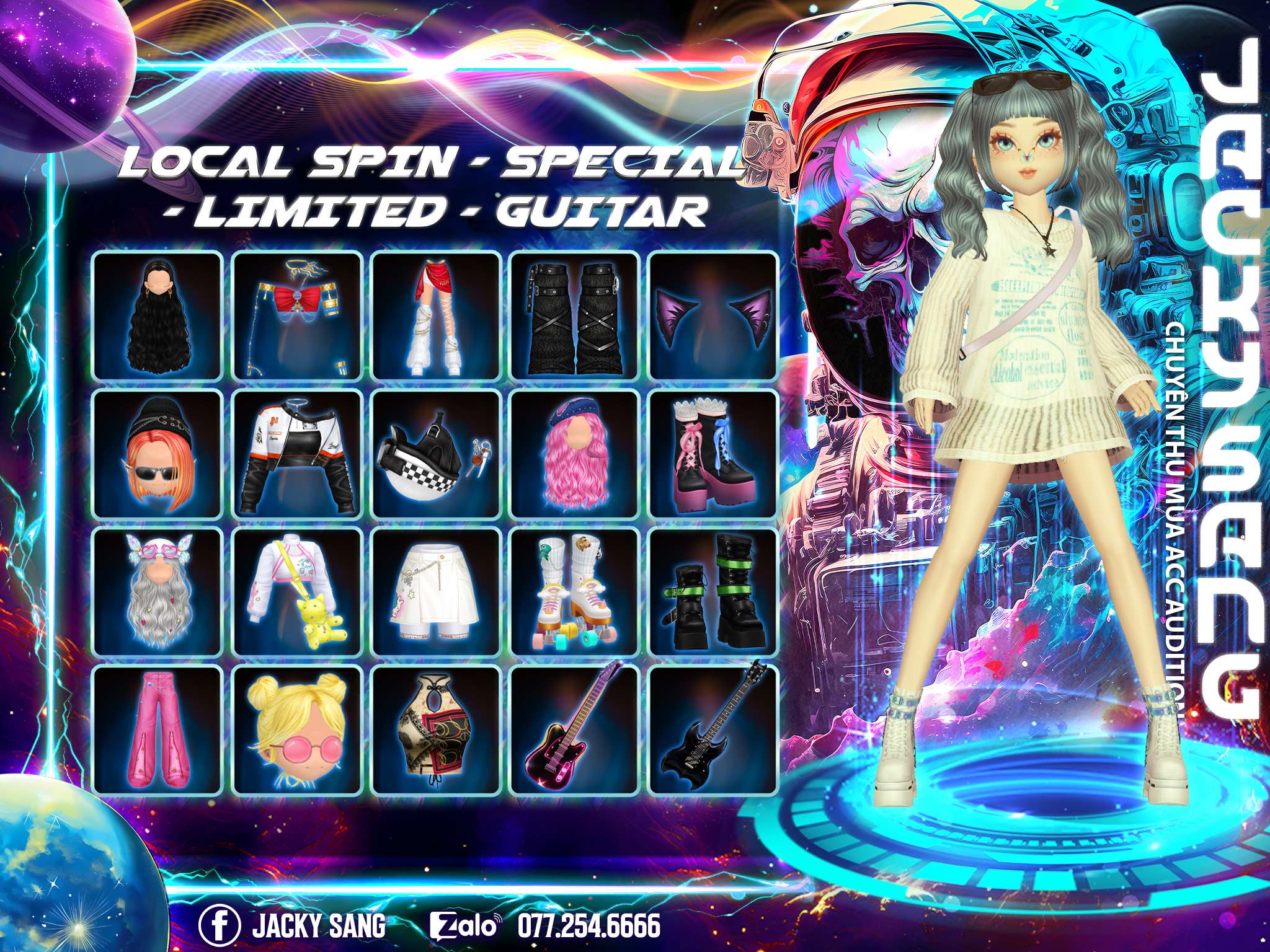1270x952 pixels.
Task: Choose the red bandeau top with gold chains
Action: point(296,316)
